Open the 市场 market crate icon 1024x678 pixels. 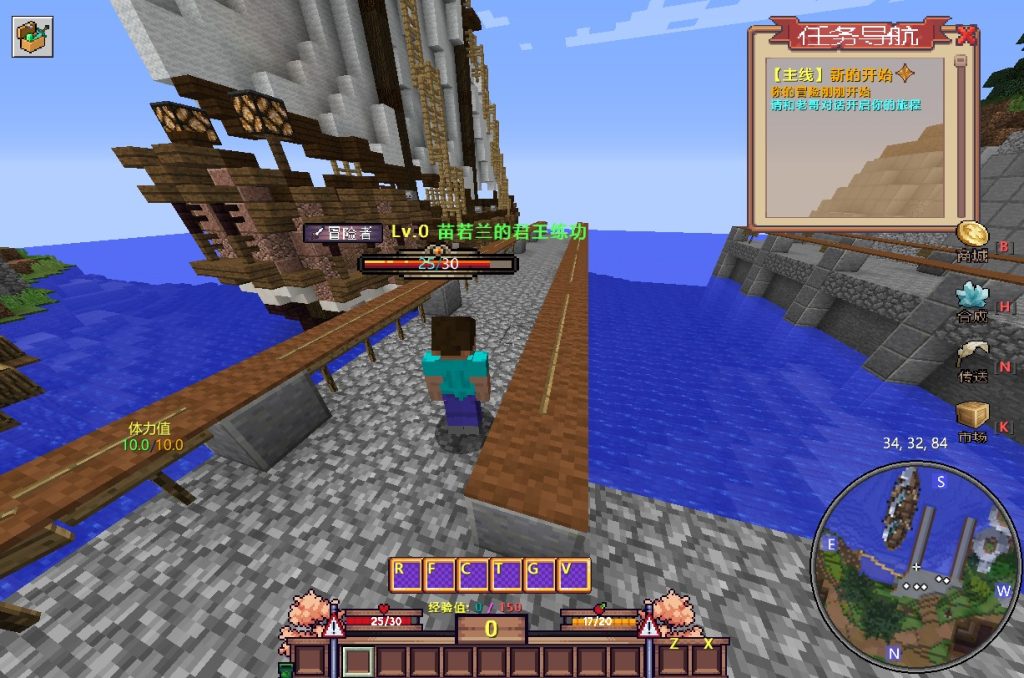click(972, 415)
